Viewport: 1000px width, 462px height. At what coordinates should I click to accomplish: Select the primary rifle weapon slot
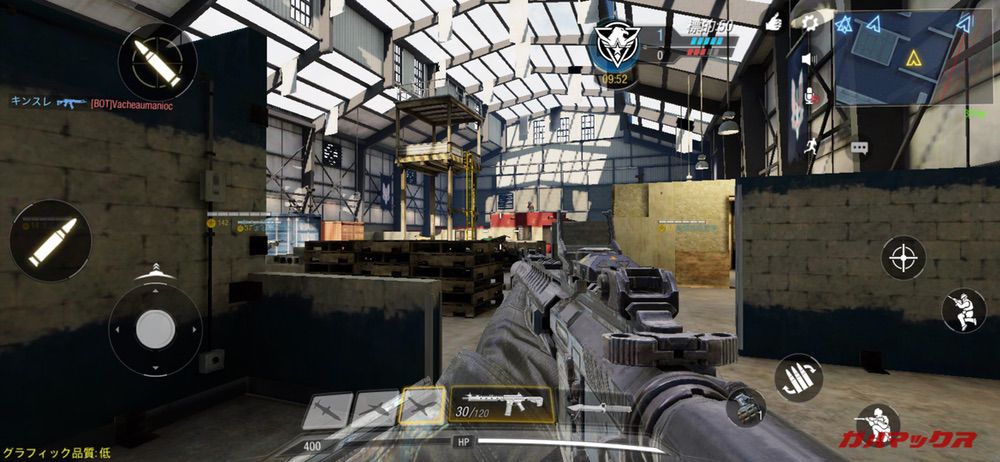pos(501,402)
